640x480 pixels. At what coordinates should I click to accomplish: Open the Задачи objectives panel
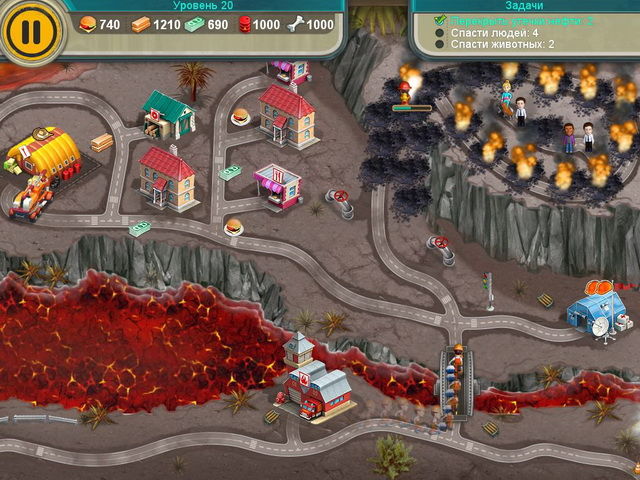coord(525,5)
